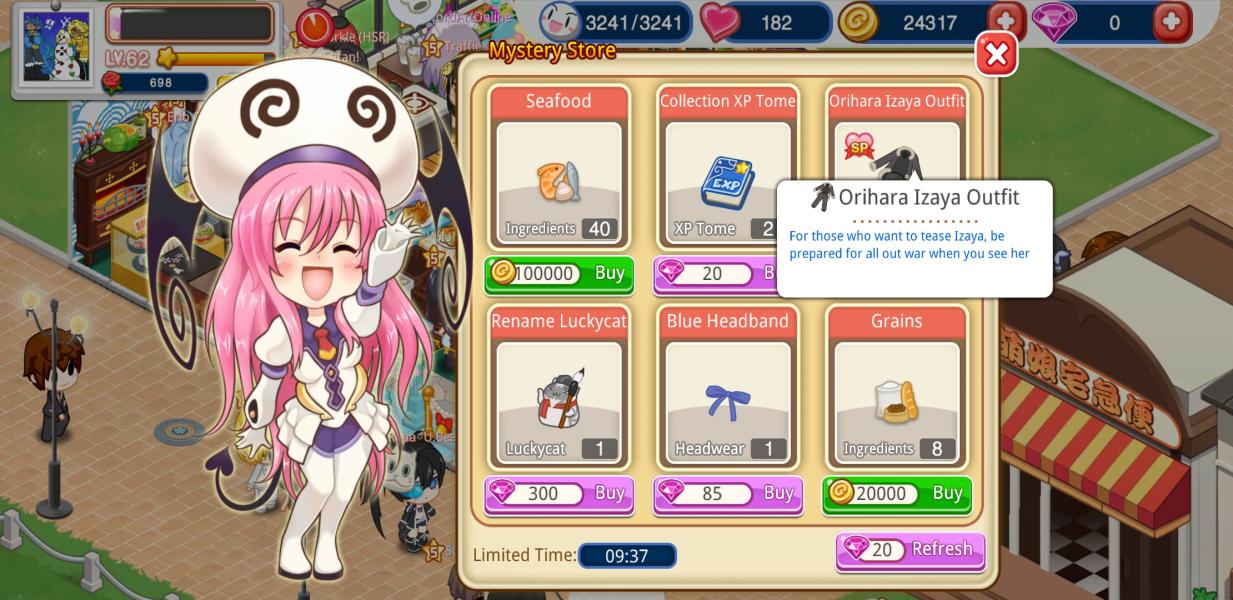The height and width of the screenshot is (600, 1233).
Task: Open the player profile portrait
Action: [57, 48]
